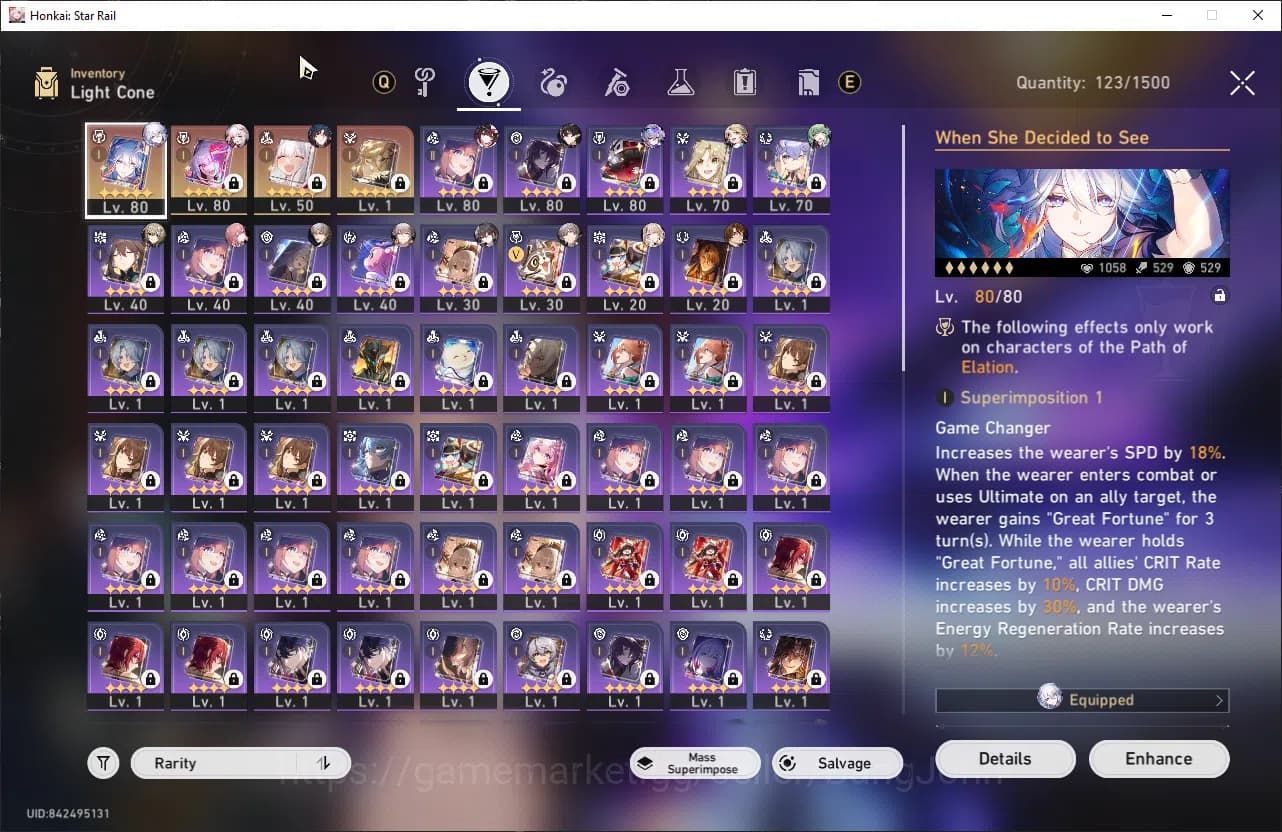Image resolution: width=1282 pixels, height=832 pixels.
Task: Open the Light Cone inventory tab icon
Action: [488, 83]
